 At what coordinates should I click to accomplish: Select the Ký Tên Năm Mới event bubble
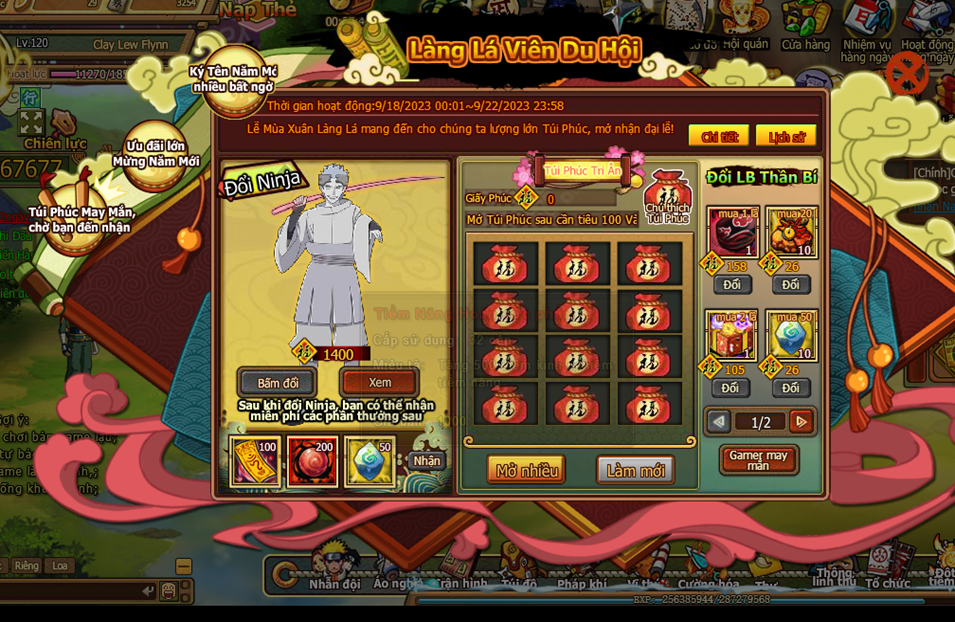232,77
